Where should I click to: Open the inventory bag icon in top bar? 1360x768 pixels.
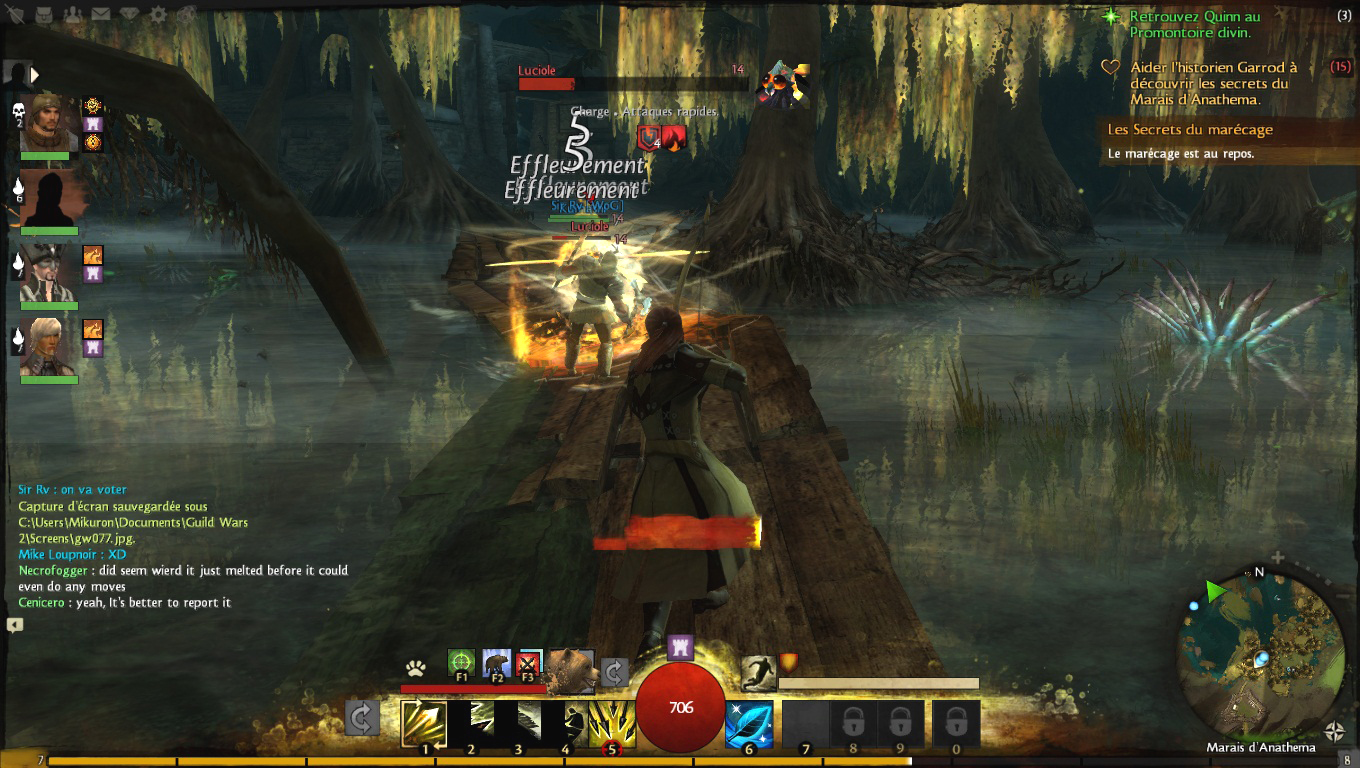pos(45,15)
